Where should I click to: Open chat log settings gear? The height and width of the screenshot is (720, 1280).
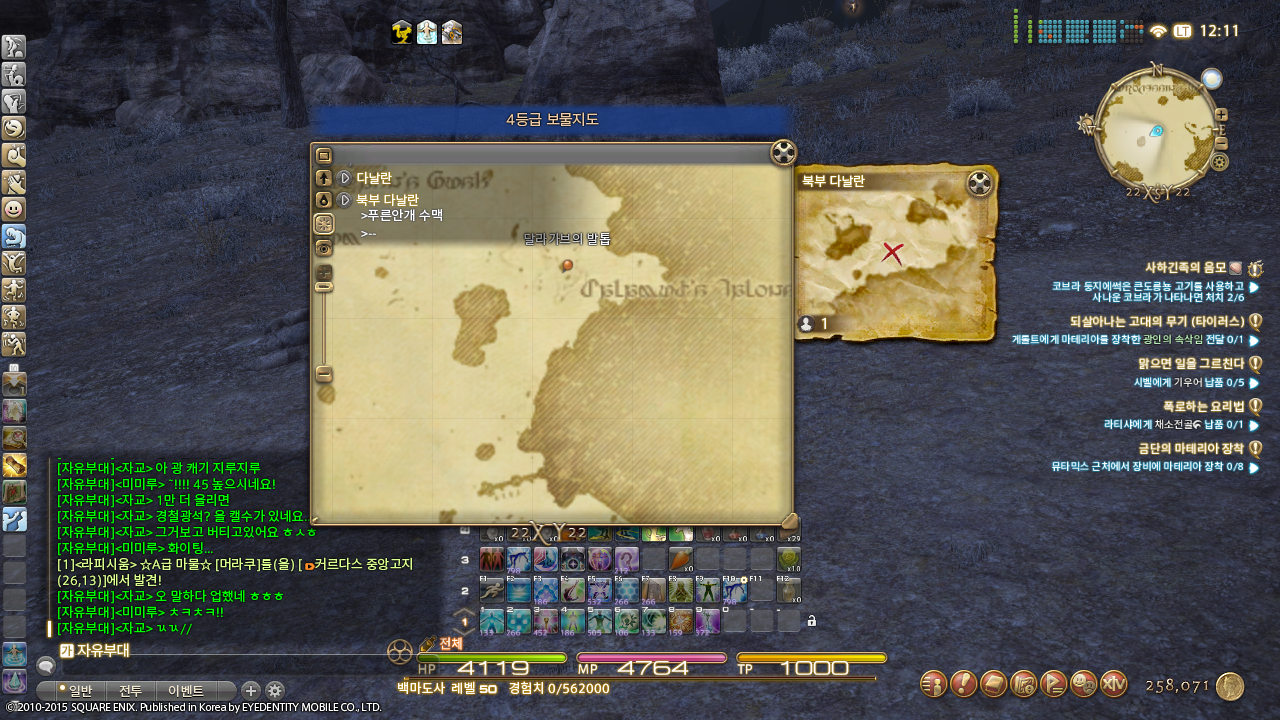point(274,690)
